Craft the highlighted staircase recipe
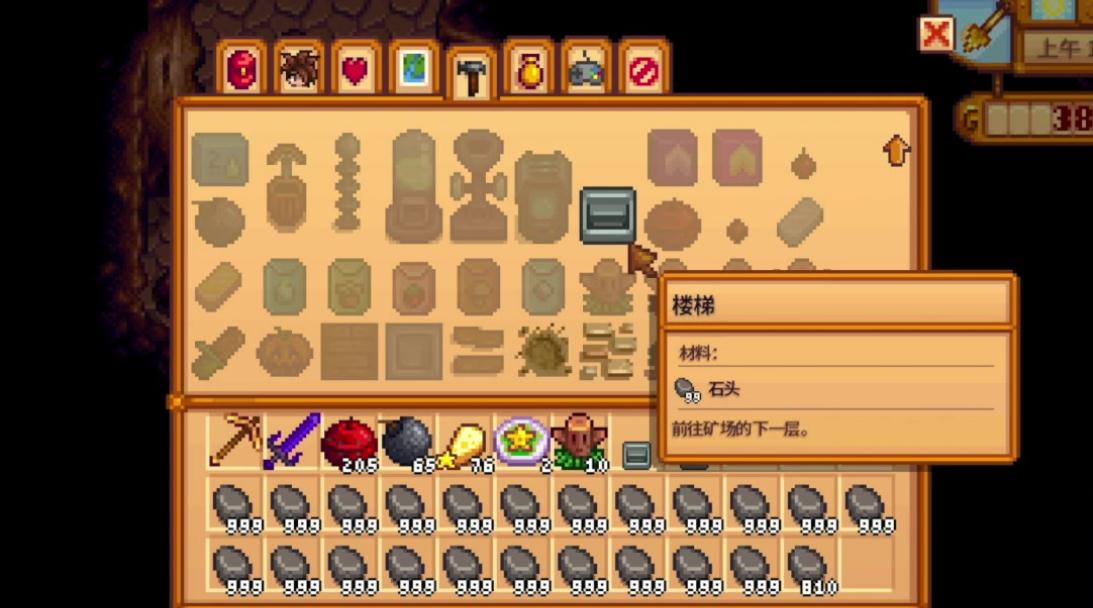The image size is (1093, 608). coord(607,215)
